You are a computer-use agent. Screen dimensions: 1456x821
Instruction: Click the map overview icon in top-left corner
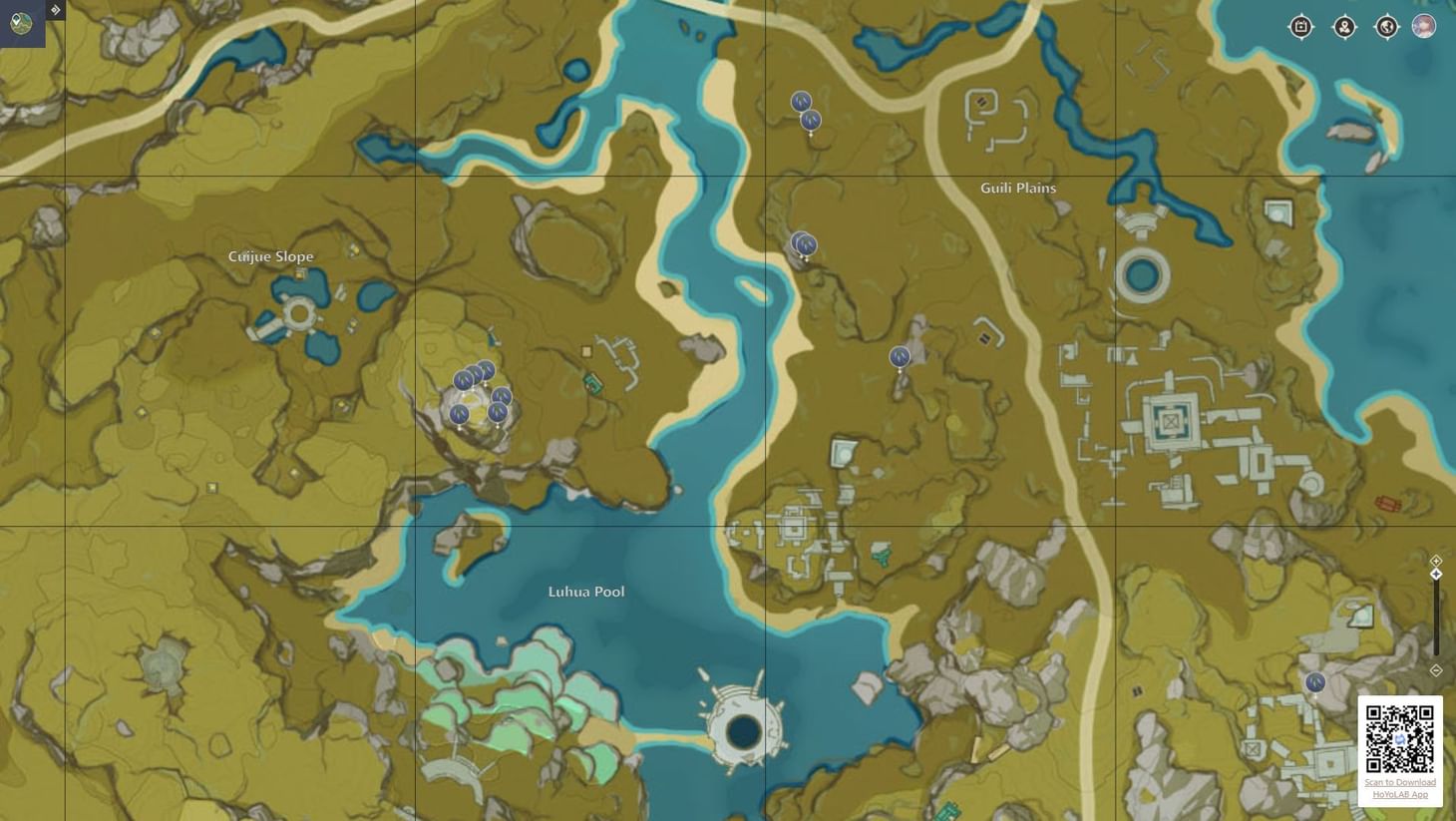pyautogui.click(x=20, y=24)
